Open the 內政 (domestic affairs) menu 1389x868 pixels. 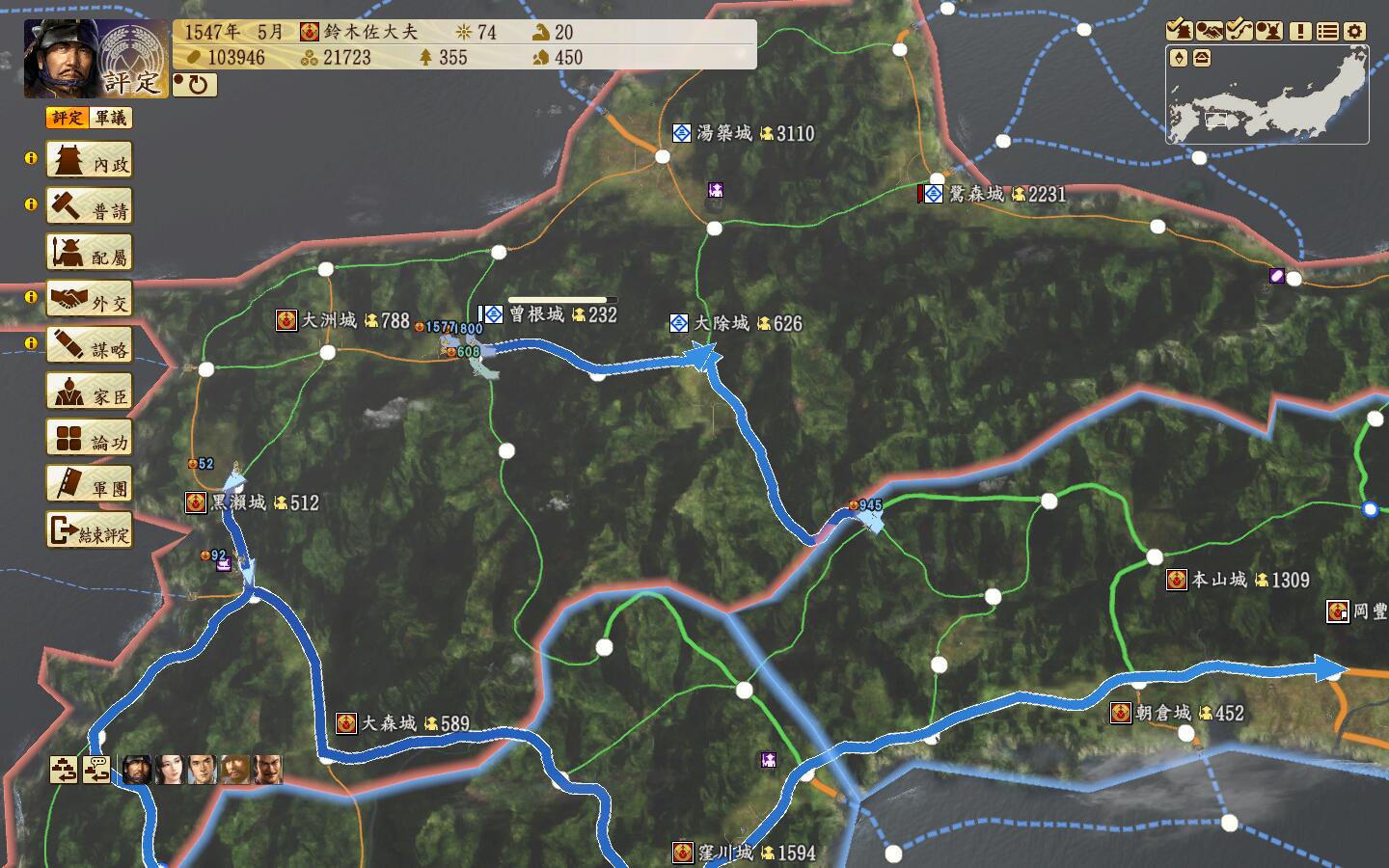click(90, 161)
